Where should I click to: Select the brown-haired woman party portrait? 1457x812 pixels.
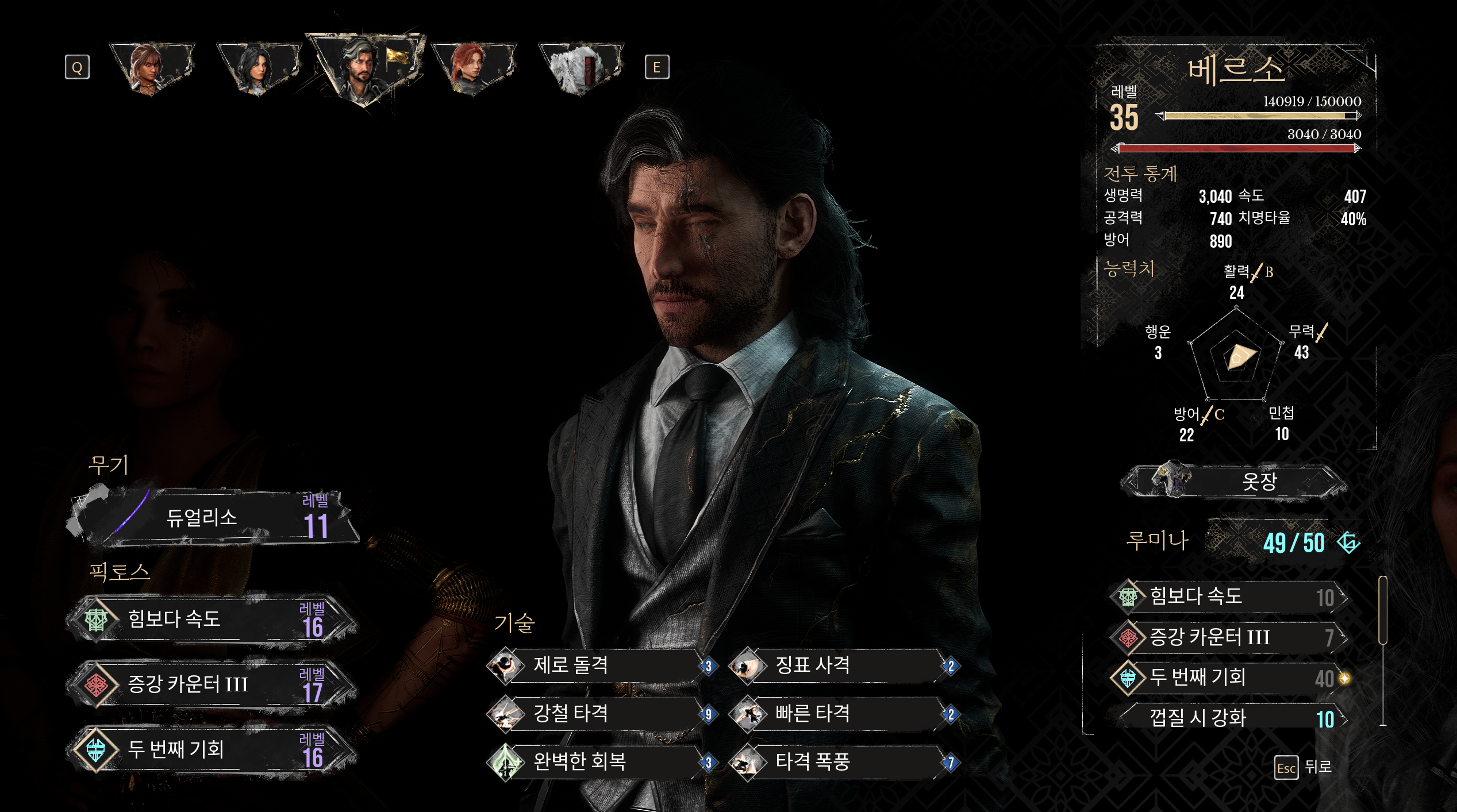click(151, 68)
